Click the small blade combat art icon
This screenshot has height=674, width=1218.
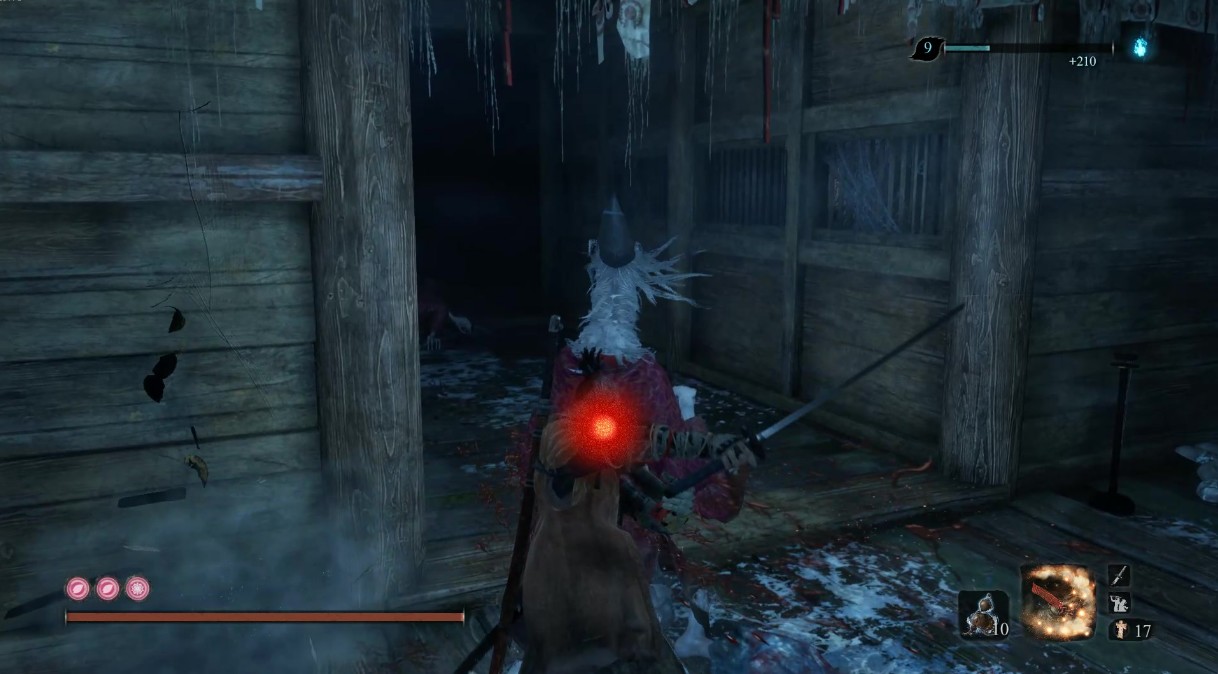point(1119,576)
